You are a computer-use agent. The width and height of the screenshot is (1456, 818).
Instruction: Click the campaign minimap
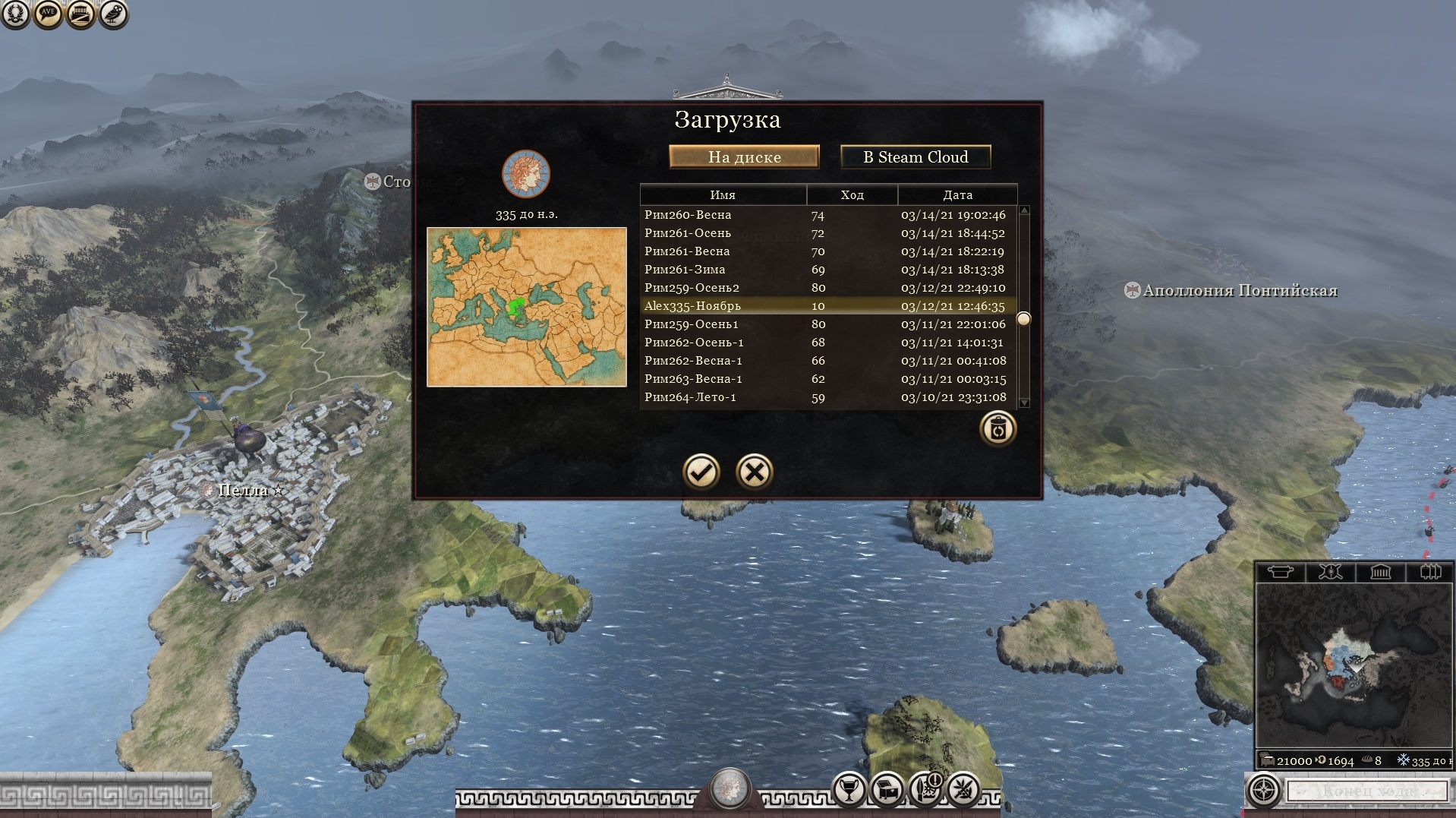point(1354,666)
